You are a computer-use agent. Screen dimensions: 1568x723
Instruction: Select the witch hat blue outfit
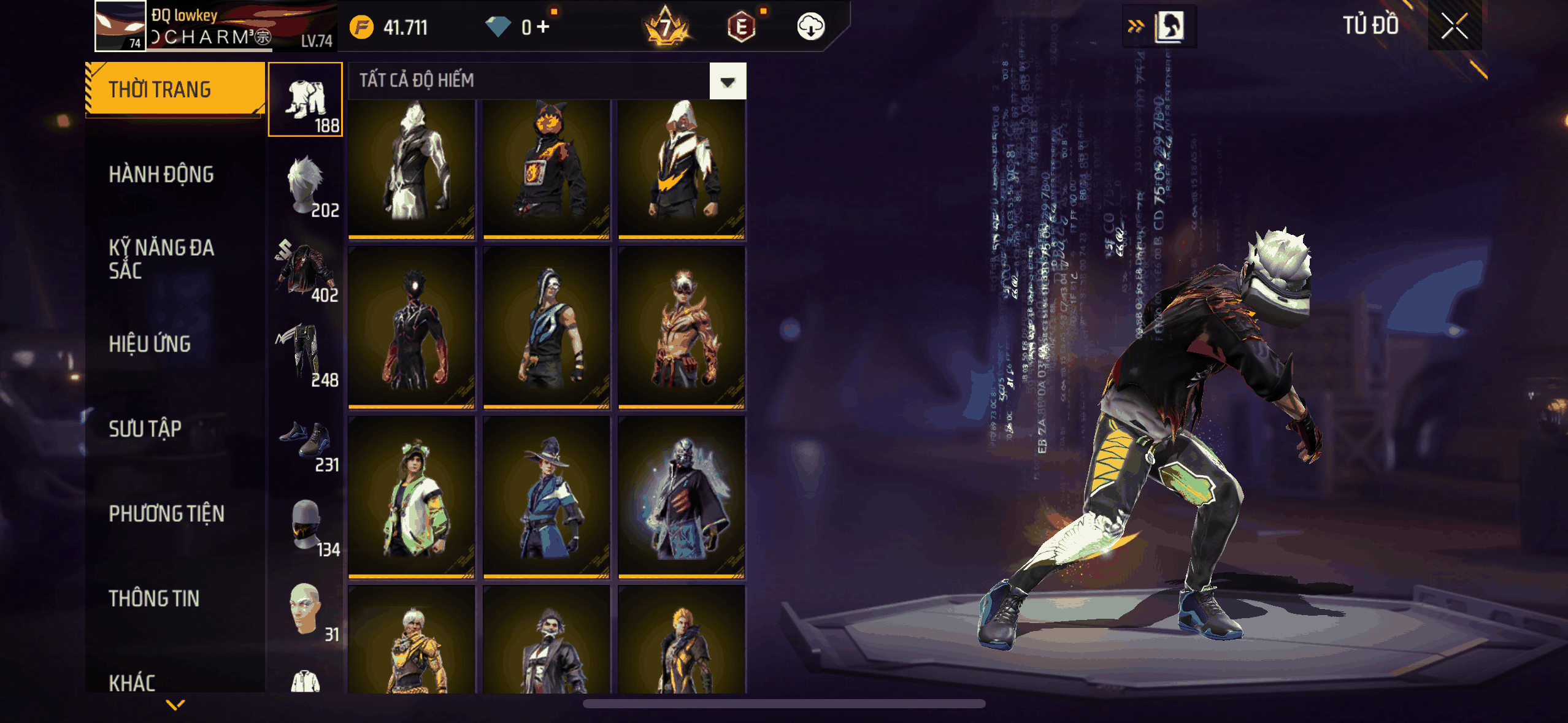click(546, 497)
